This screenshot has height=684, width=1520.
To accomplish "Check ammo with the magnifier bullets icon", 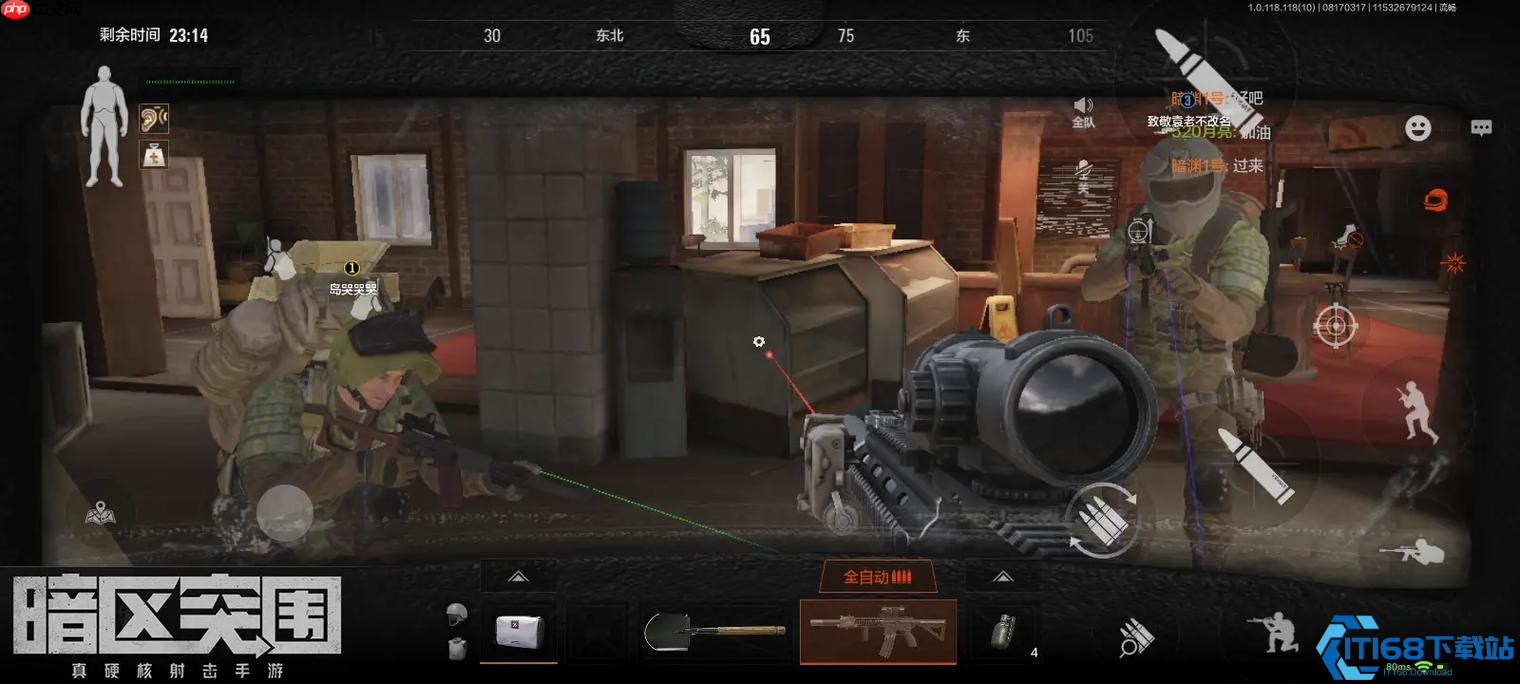I will click(x=1135, y=638).
